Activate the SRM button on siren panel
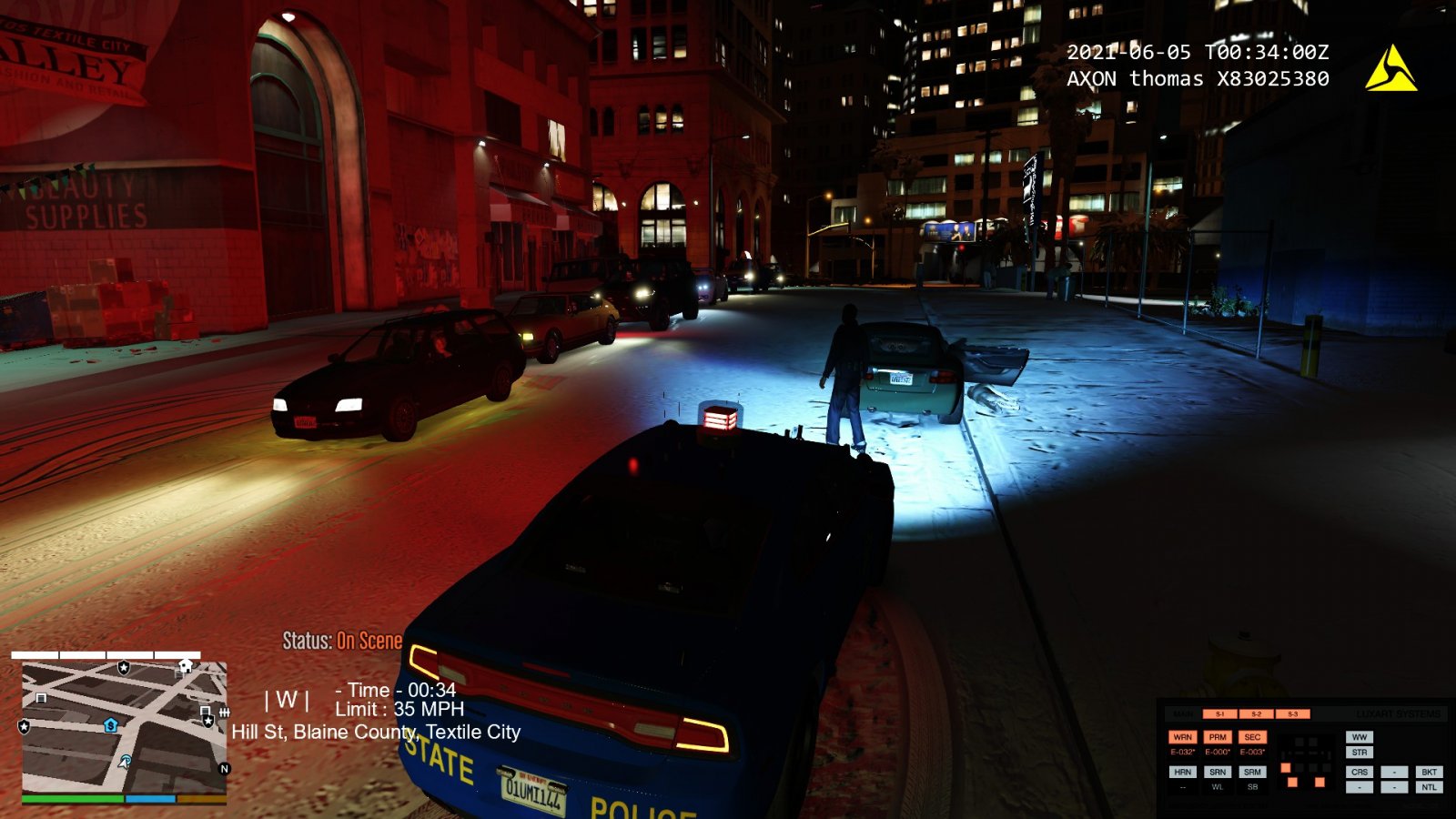This screenshot has width=1456, height=819. pyautogui.click(x=1252, y=772)
